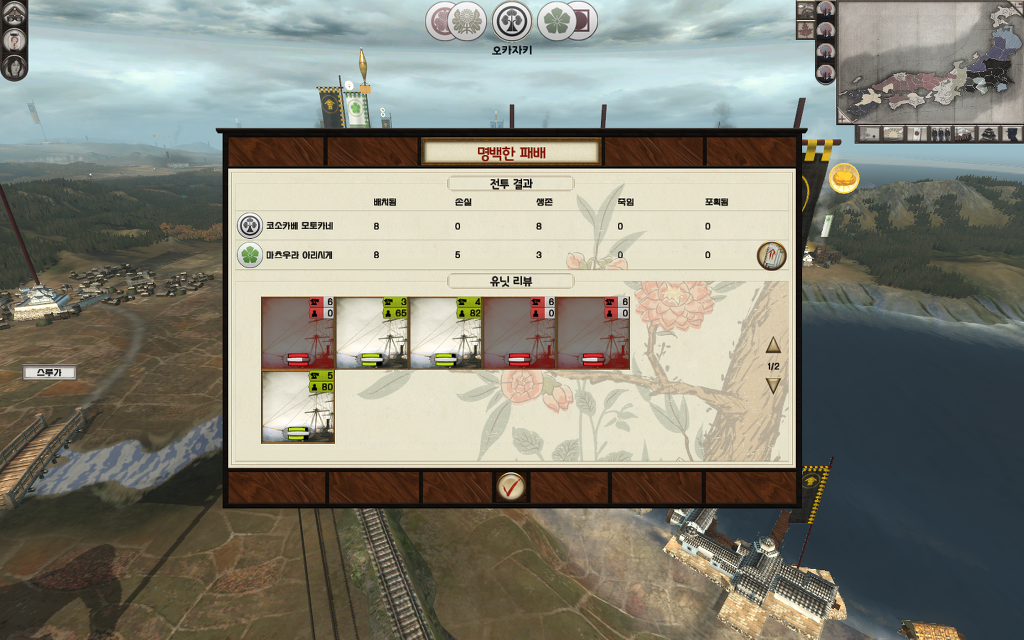The image size is (1024, 640).
Task: Select the green five-petal crest at top
Action: click(x=557, y=21)
